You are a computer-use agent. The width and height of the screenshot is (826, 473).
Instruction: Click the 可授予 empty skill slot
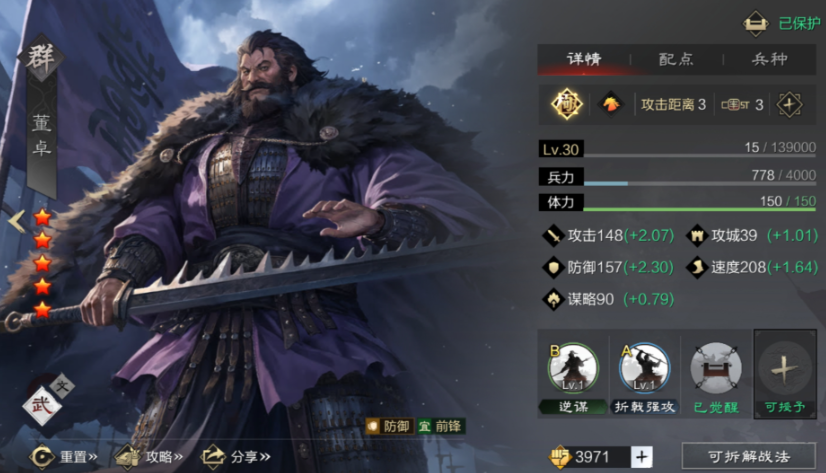[x=785, y=372]
